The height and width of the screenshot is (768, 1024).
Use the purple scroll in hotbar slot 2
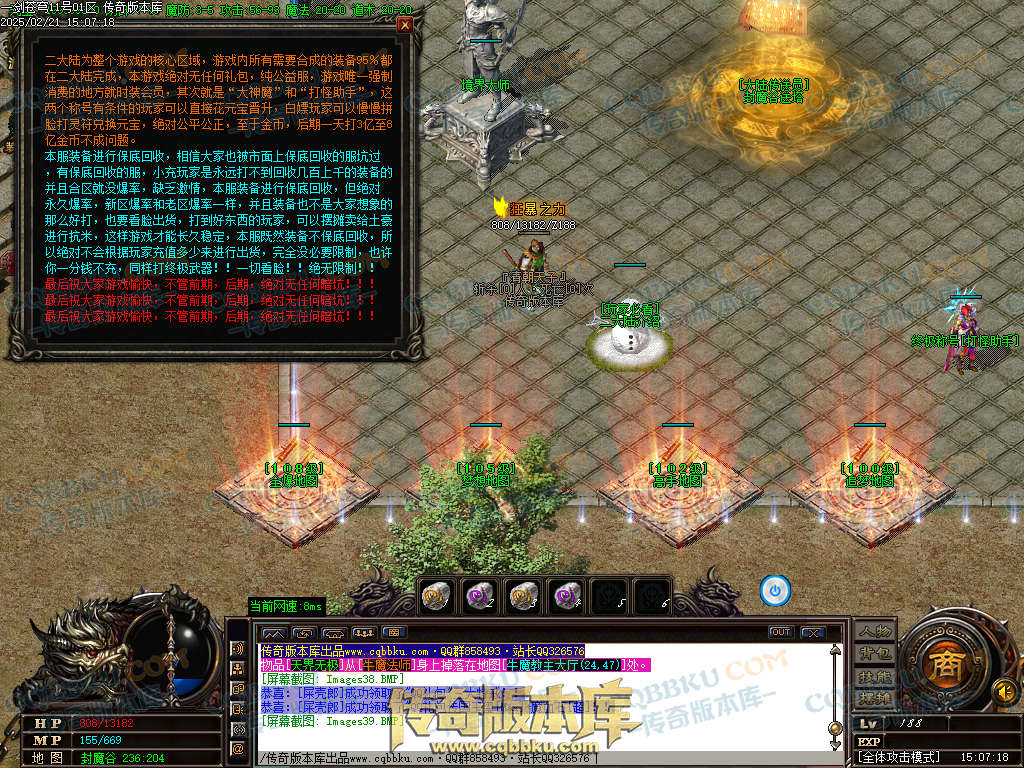[x=480, y=595]
